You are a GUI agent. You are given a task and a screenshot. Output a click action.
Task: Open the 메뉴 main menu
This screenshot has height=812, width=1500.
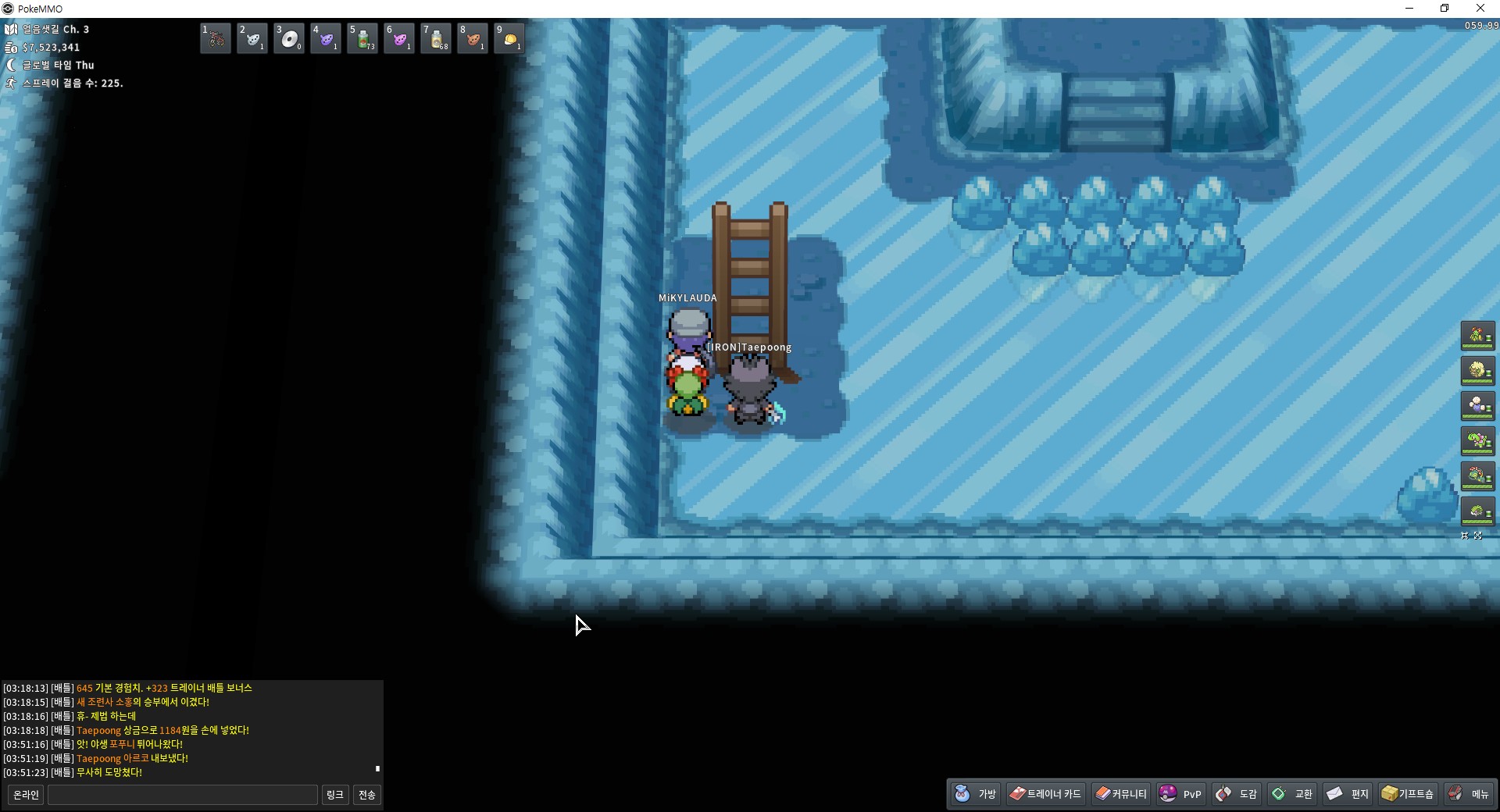[1469, 794]
